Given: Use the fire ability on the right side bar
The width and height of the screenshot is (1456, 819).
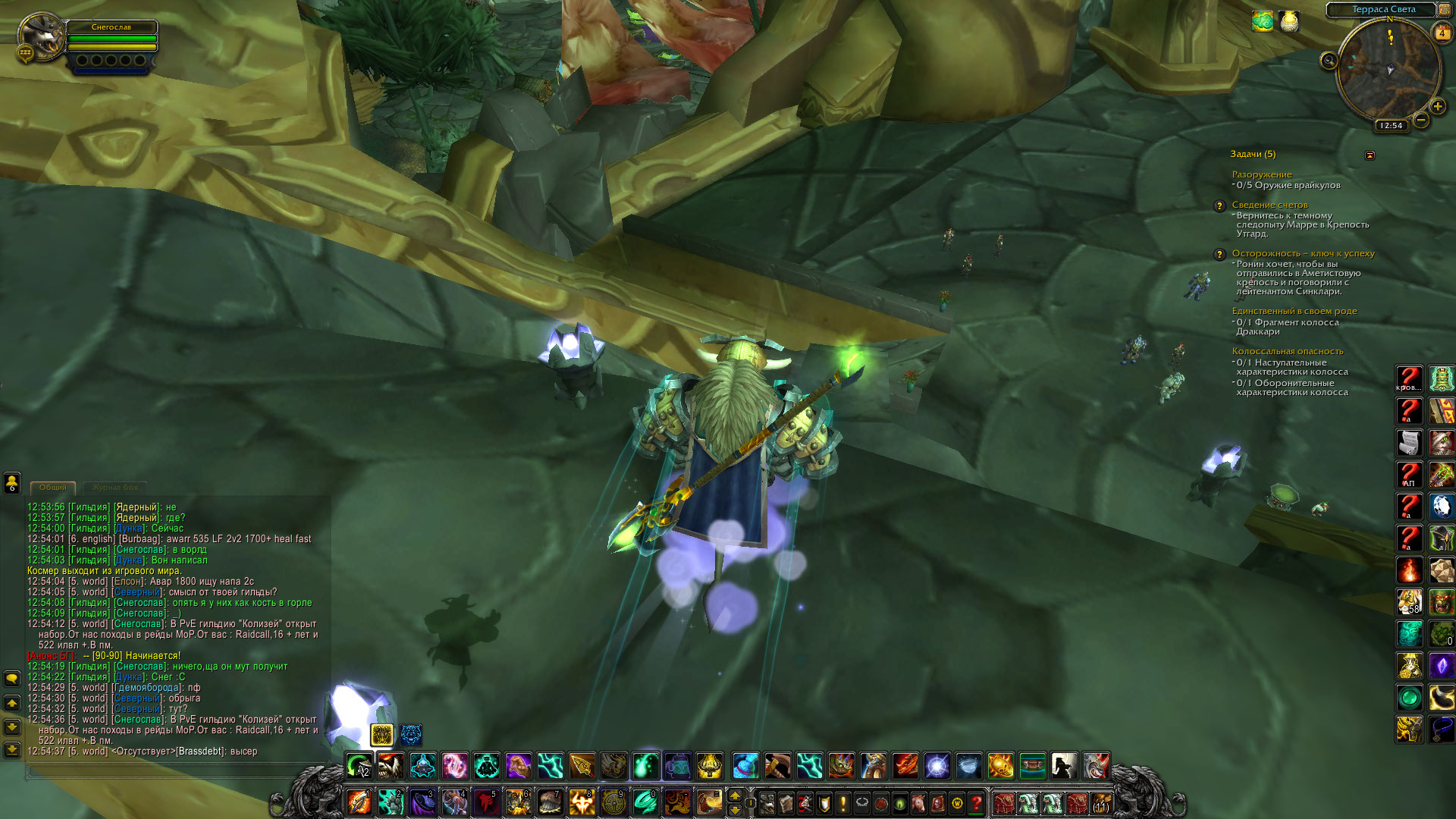Looking at the screenshot, I should tap(1410, 570).
